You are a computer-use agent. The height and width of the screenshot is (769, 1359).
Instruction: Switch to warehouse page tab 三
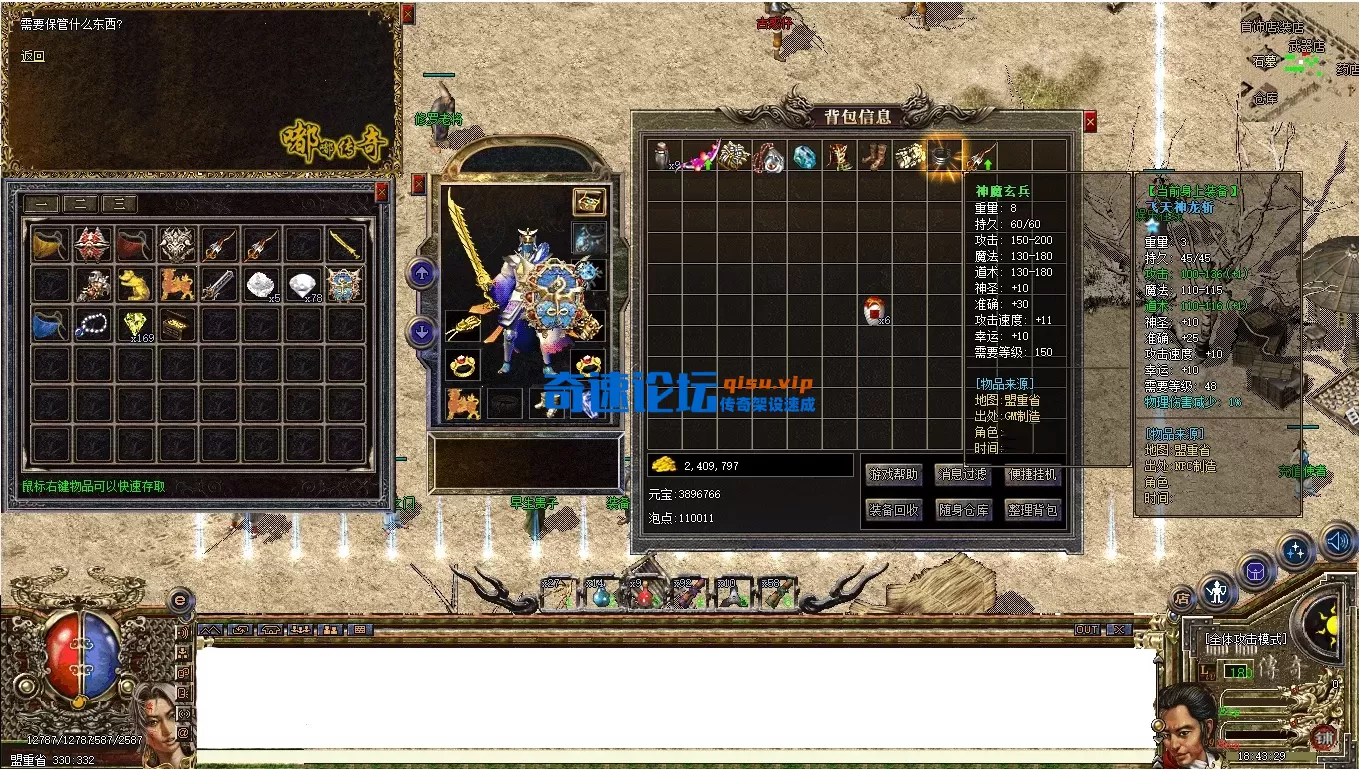pyautogui.click(x=119, y=204)
